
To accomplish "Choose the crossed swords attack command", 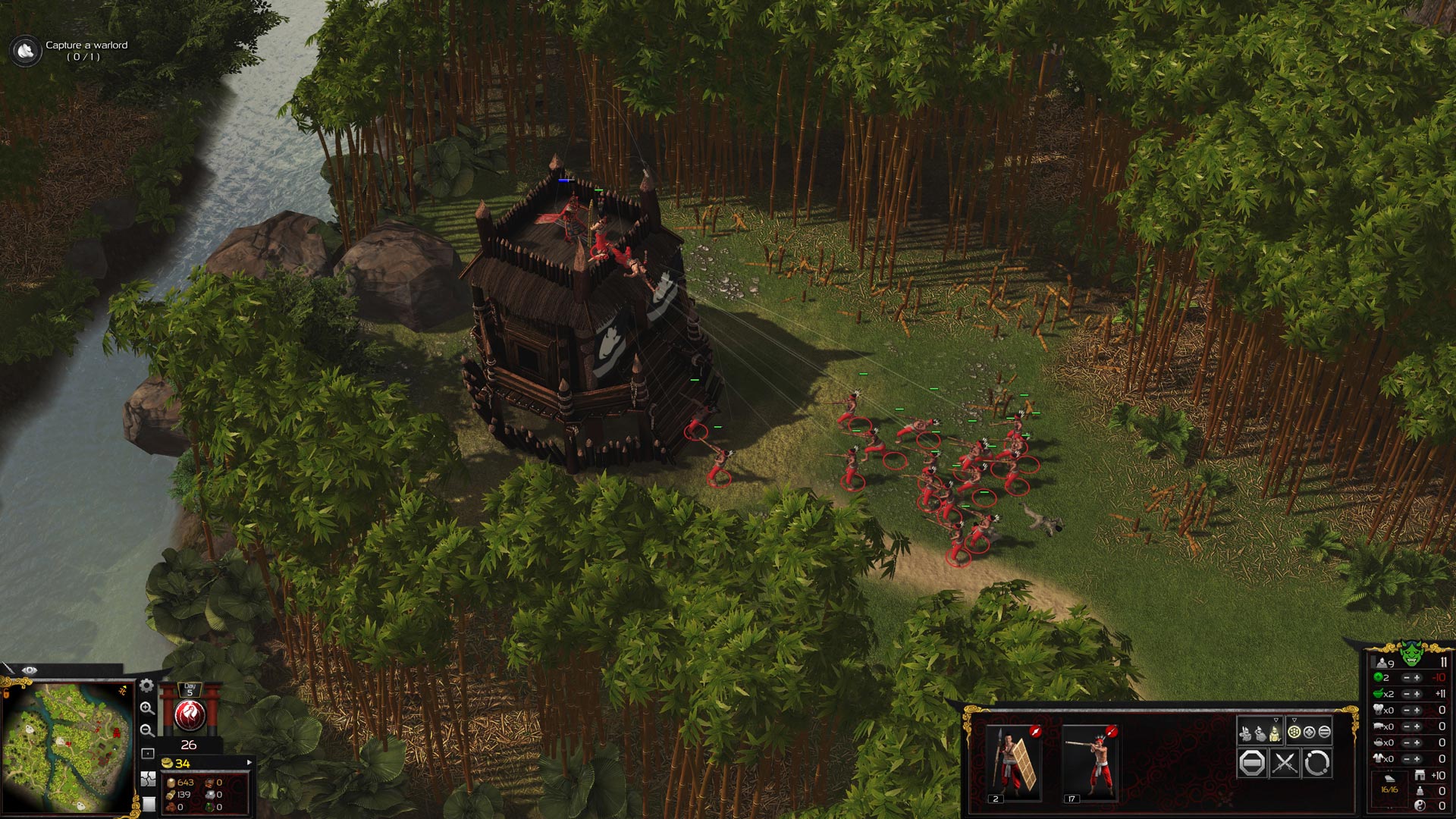I will (x=1285, y=763).
